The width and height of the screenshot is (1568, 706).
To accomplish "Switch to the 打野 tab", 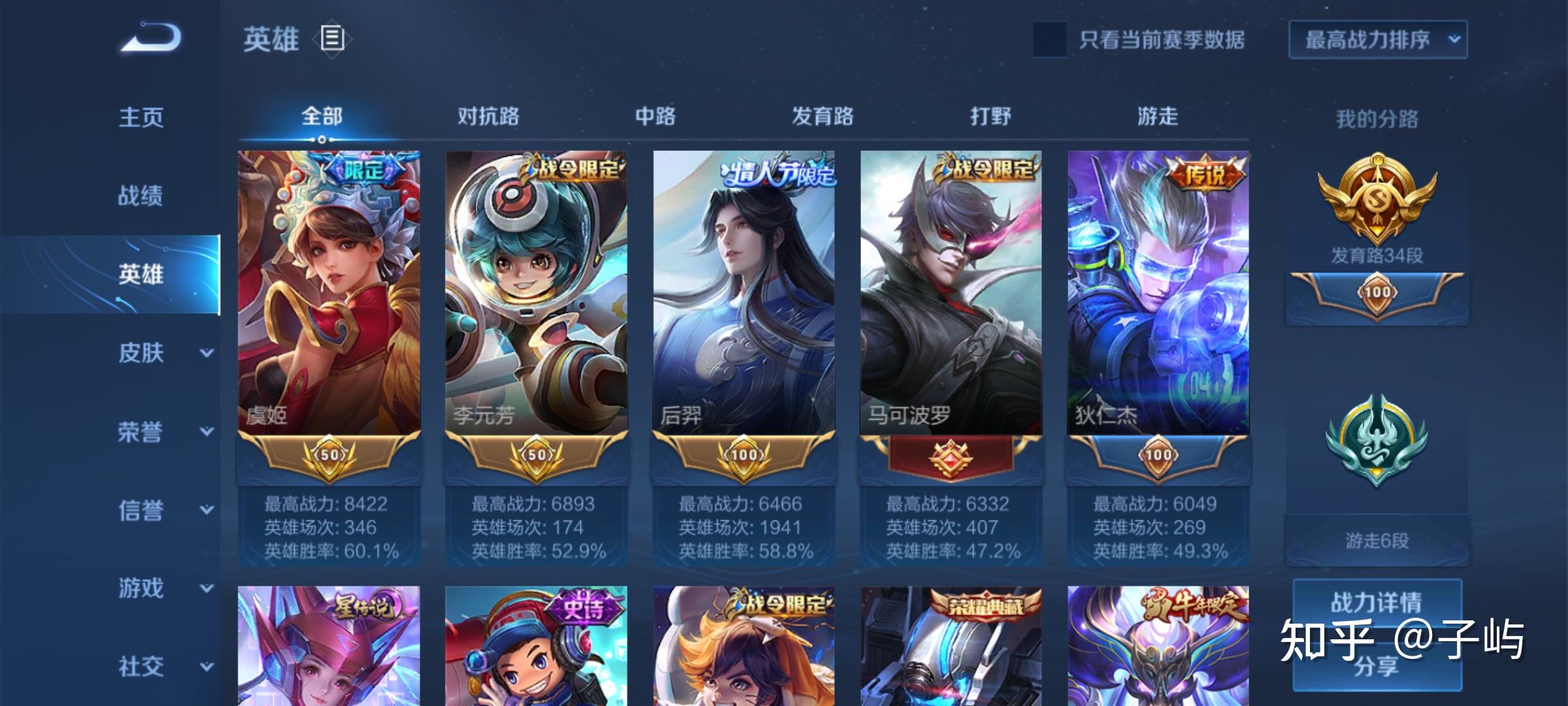I will pos(990,116).
